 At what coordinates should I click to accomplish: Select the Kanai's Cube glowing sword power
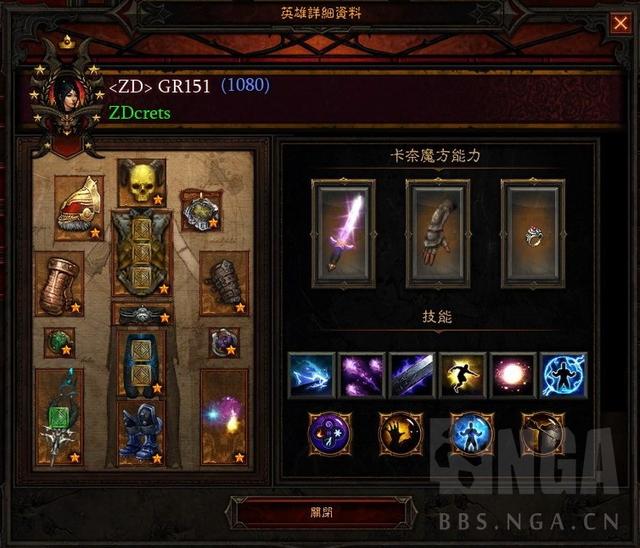343,233
